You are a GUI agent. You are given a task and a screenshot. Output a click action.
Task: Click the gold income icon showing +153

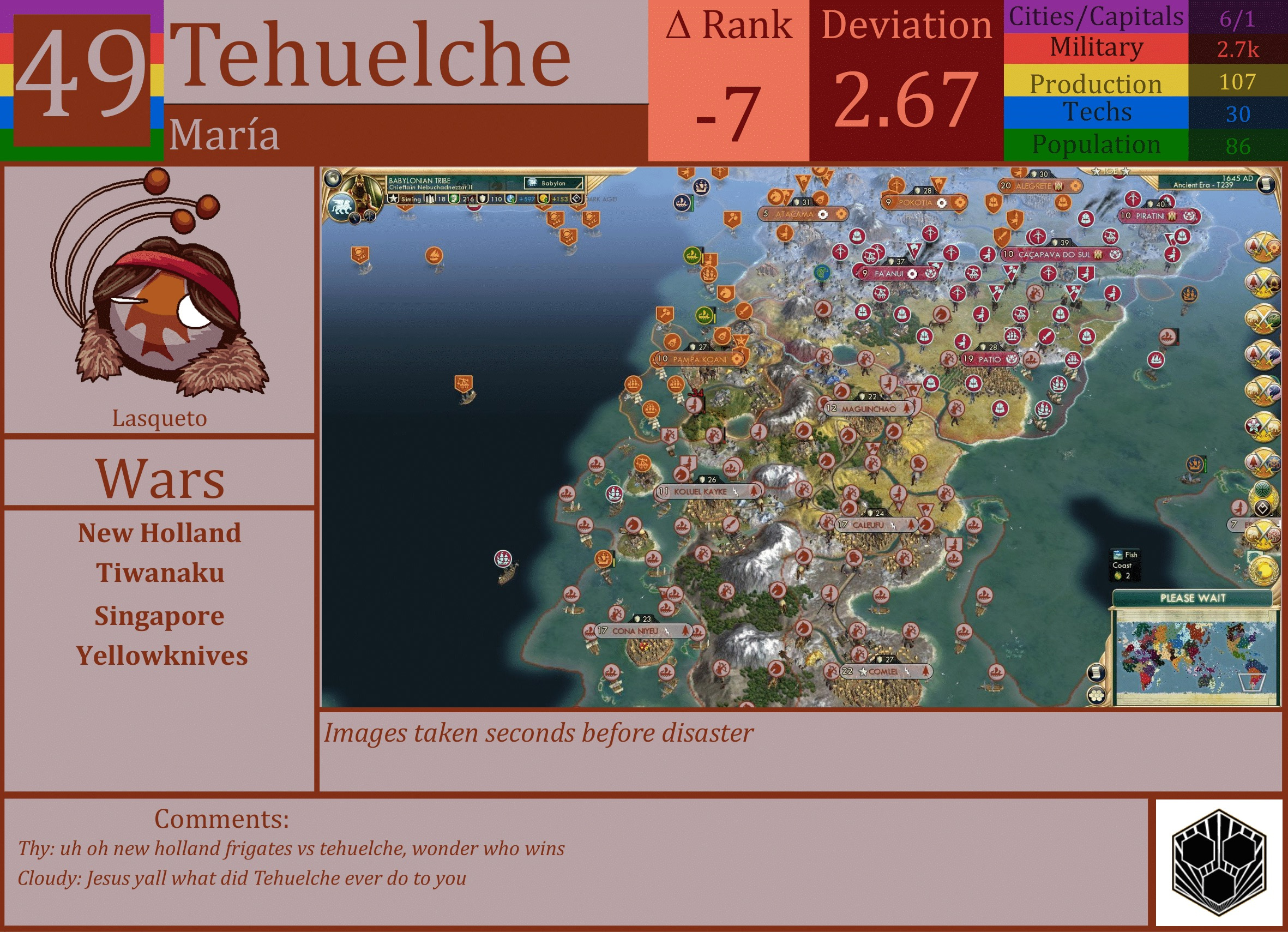pyautogui.click(x=544, y=200)
